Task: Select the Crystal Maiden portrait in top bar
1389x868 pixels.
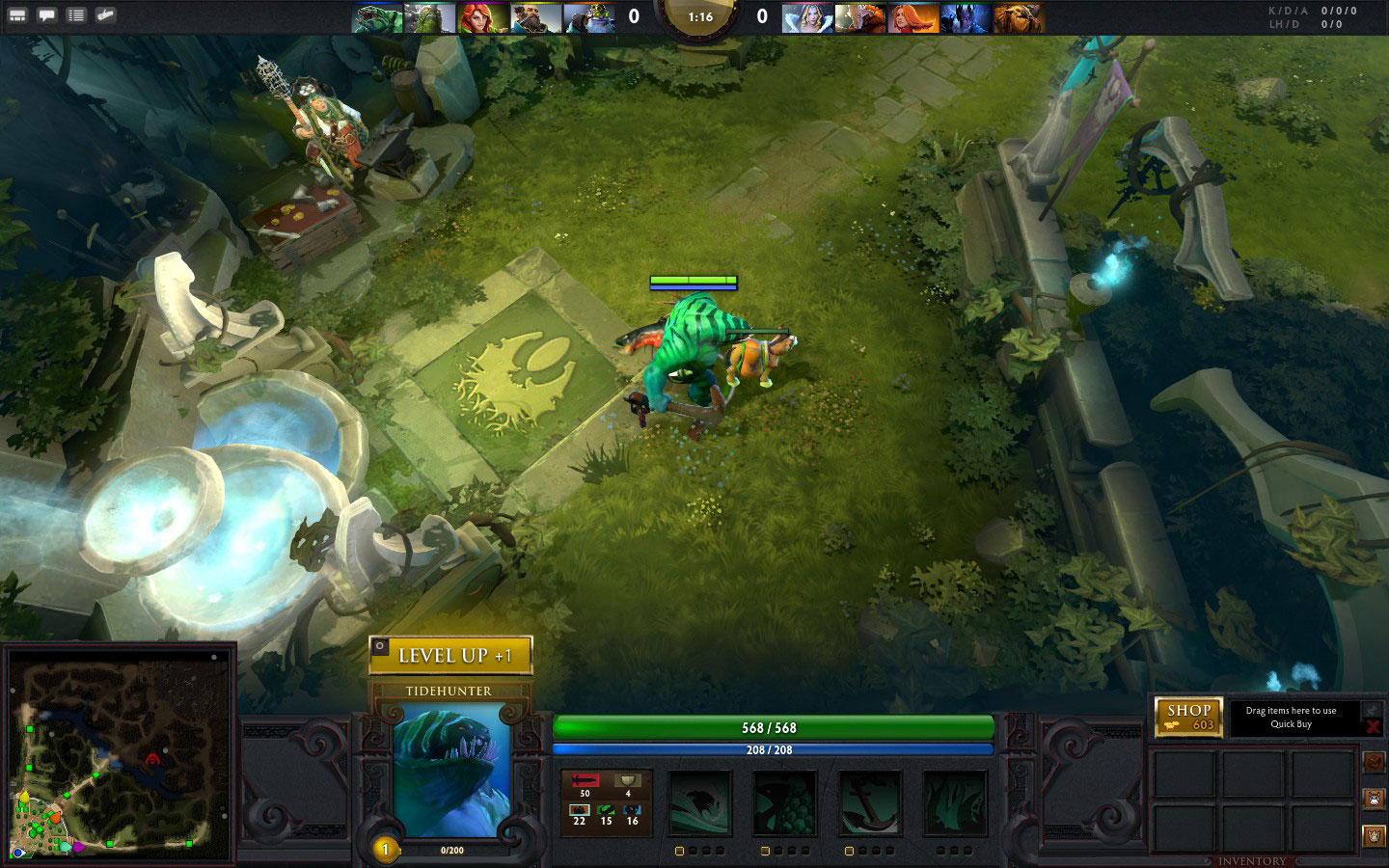Action: pos(806,17)
